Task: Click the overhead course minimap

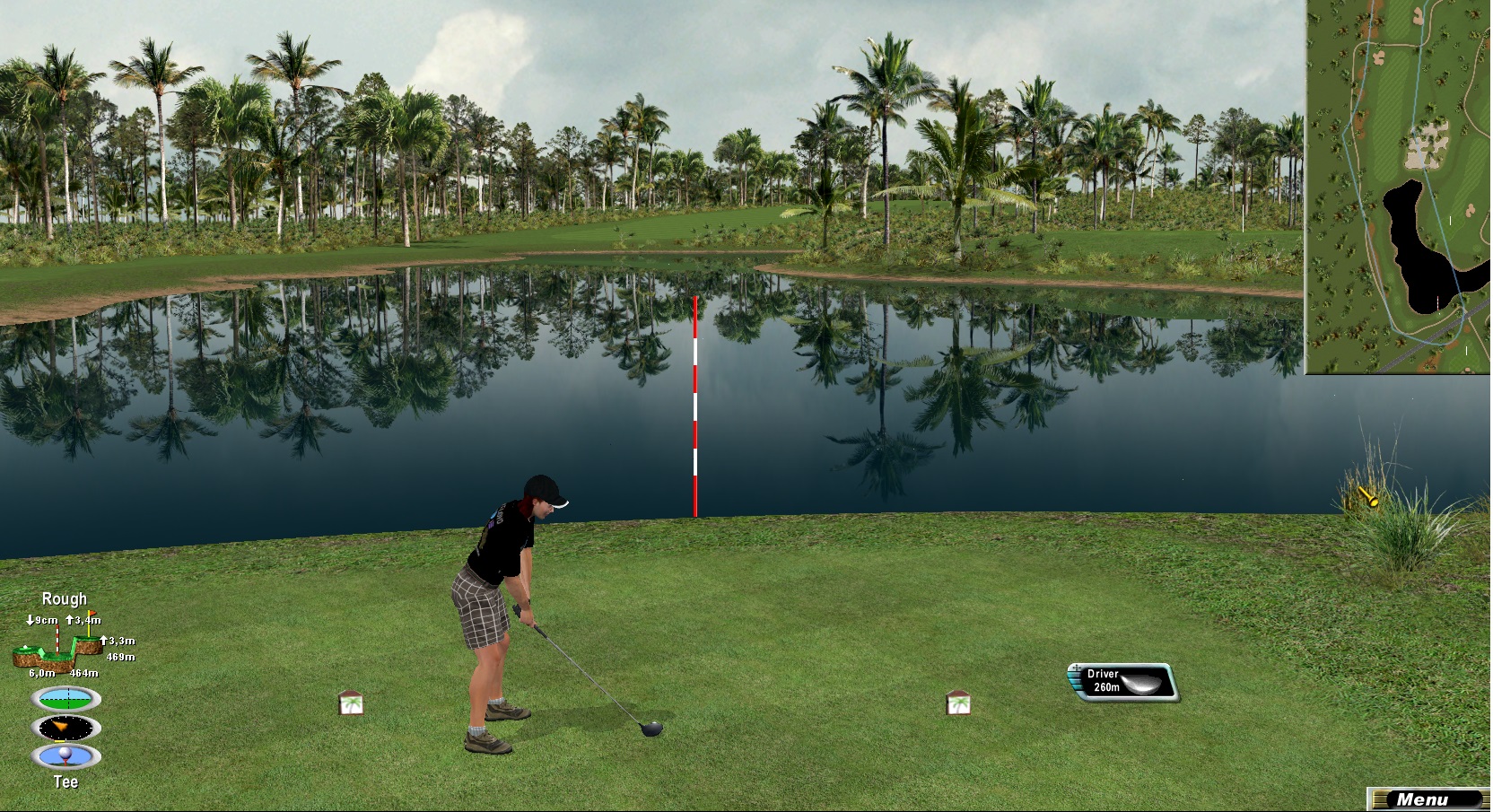Action: (1397, 186)
